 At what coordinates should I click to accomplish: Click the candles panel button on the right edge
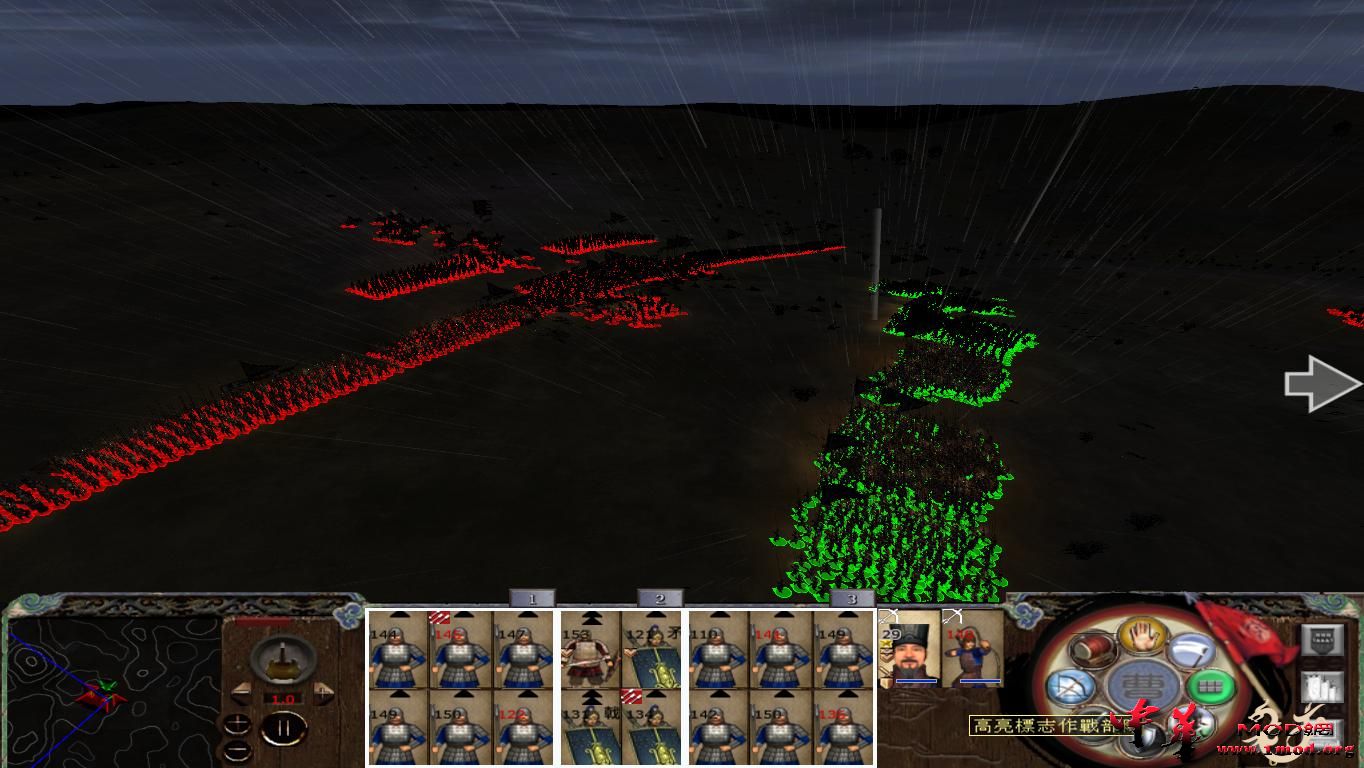pos(1323,686)
